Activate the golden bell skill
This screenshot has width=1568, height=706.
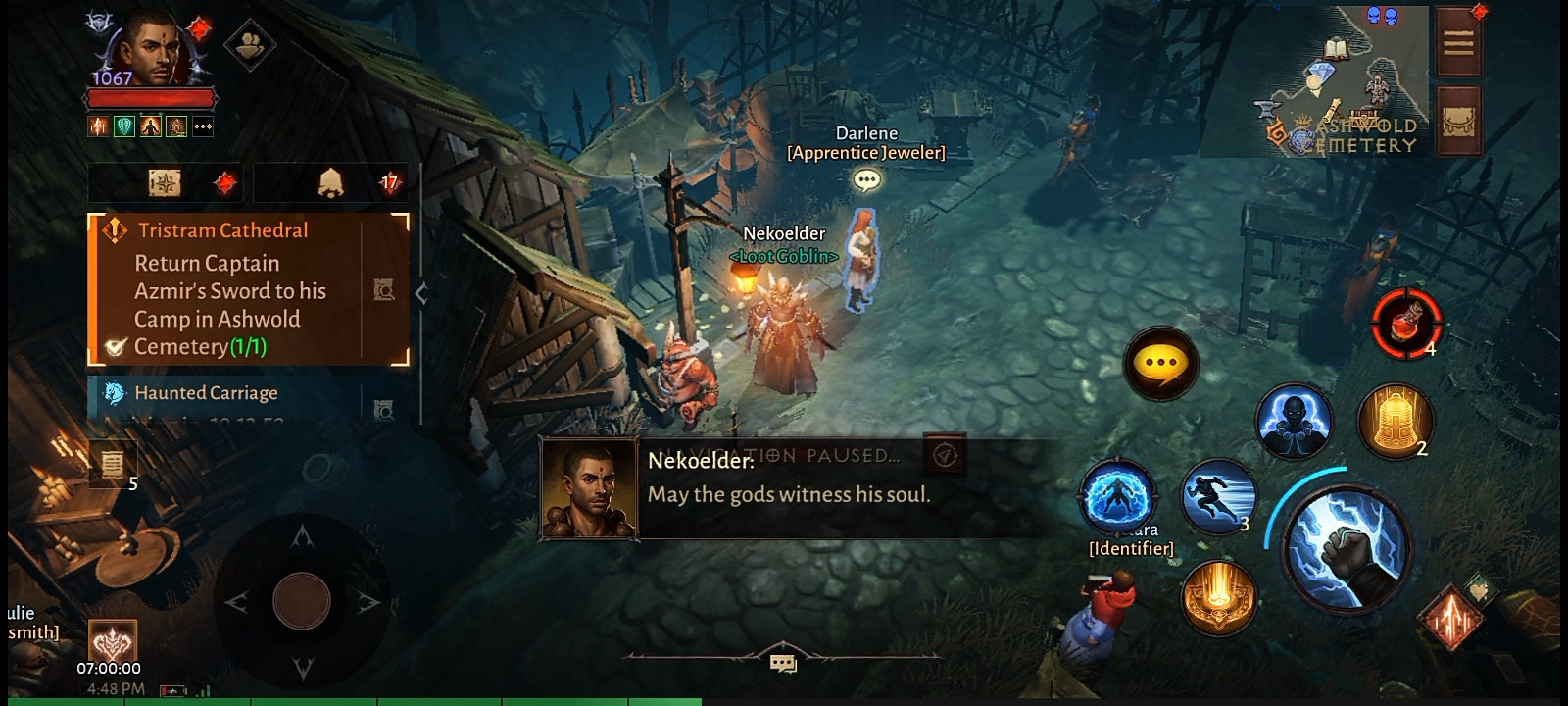[x=1394, y=422]
